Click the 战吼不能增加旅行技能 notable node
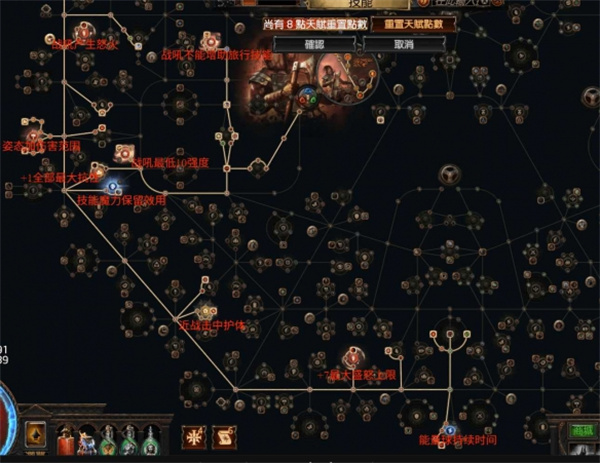Viewport: 600px width, 463px height. 209,41
